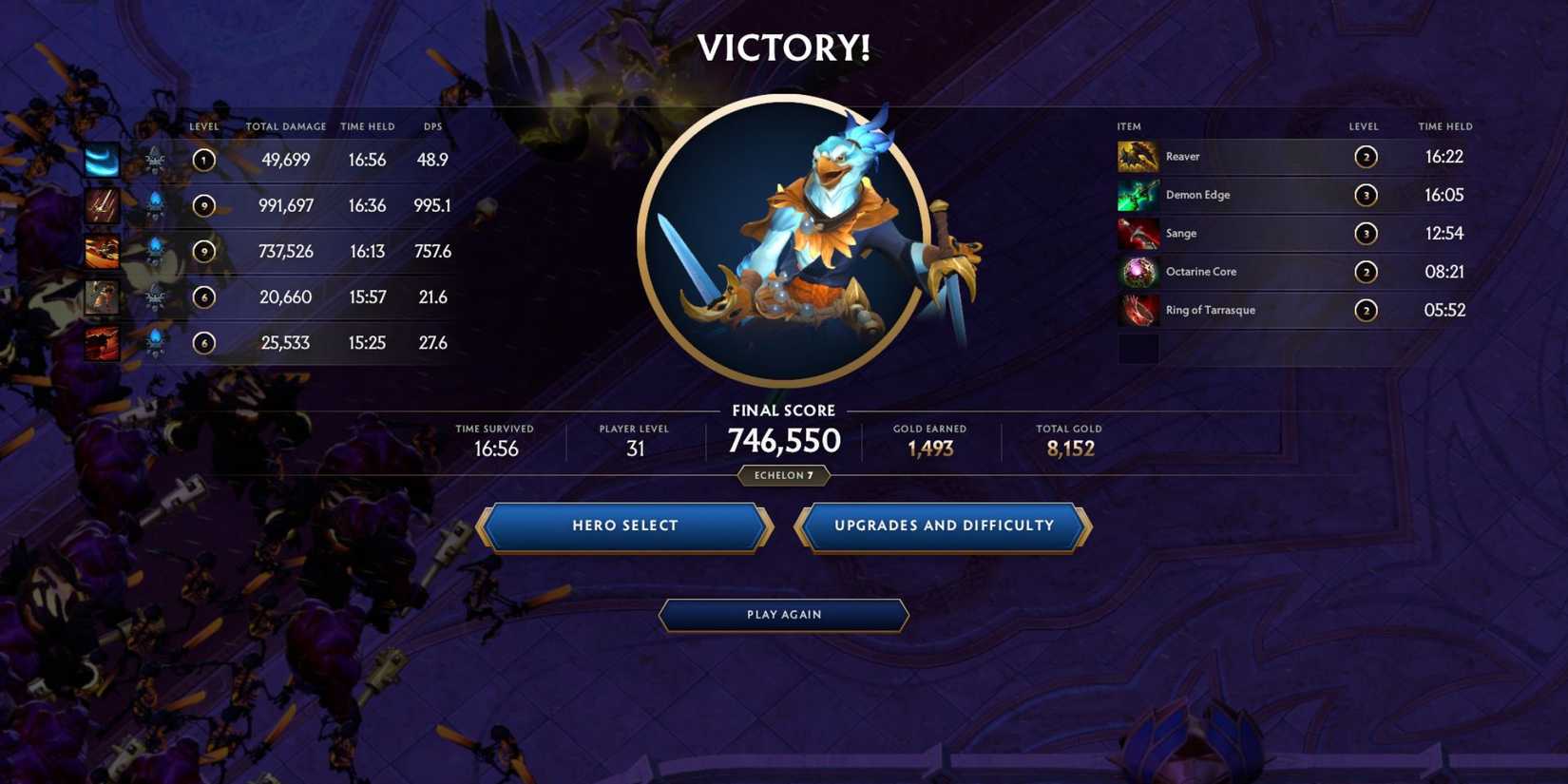This screenshot has width=1568, height=784.
Task: Open Upgrades and Difficulty
Action: tap(943, 526)
